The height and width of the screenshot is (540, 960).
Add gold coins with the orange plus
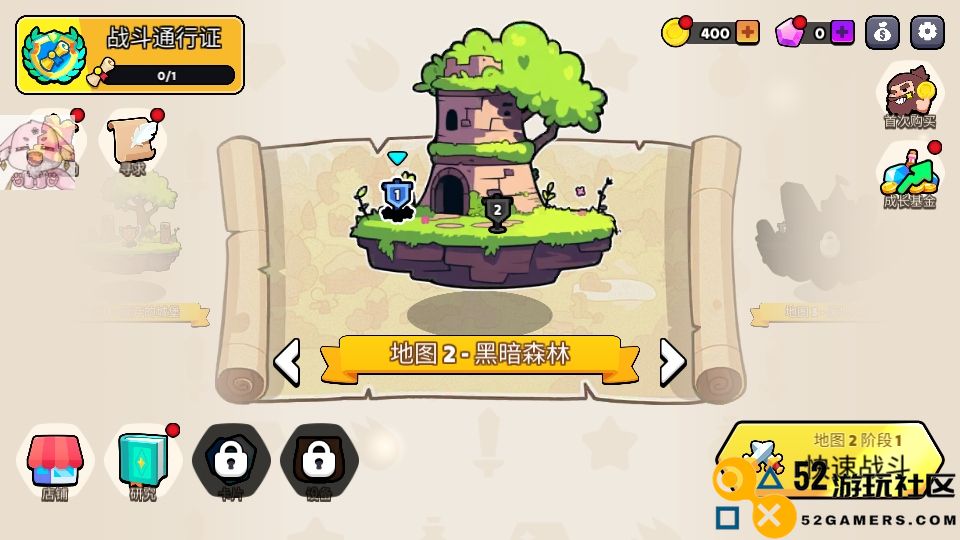(x=747, y=33)
